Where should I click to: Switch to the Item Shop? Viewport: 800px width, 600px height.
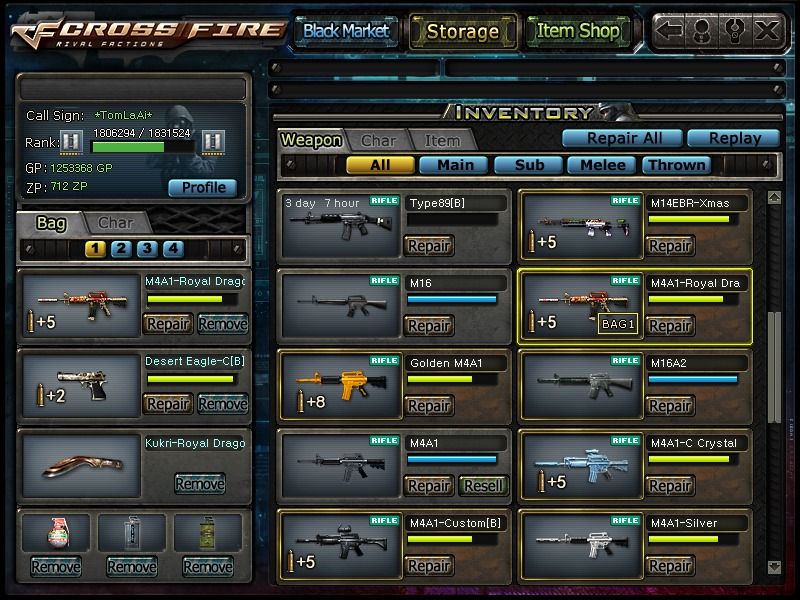click(578, 31)
